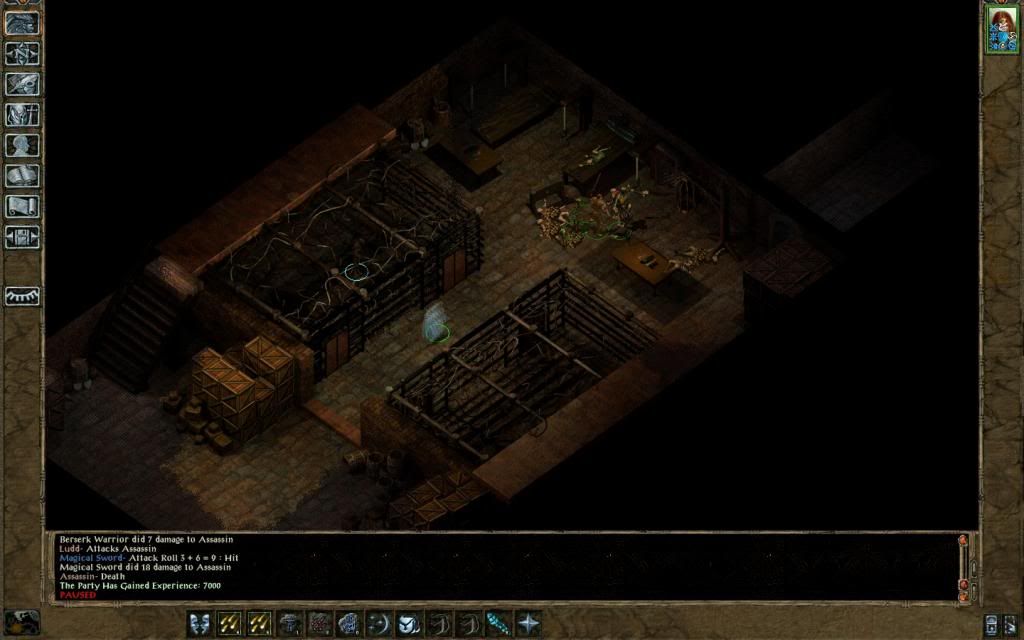Open the mage spellbook icon
Image resolution: width=1024 pixels, height=640 pixels.
[22, 176]
